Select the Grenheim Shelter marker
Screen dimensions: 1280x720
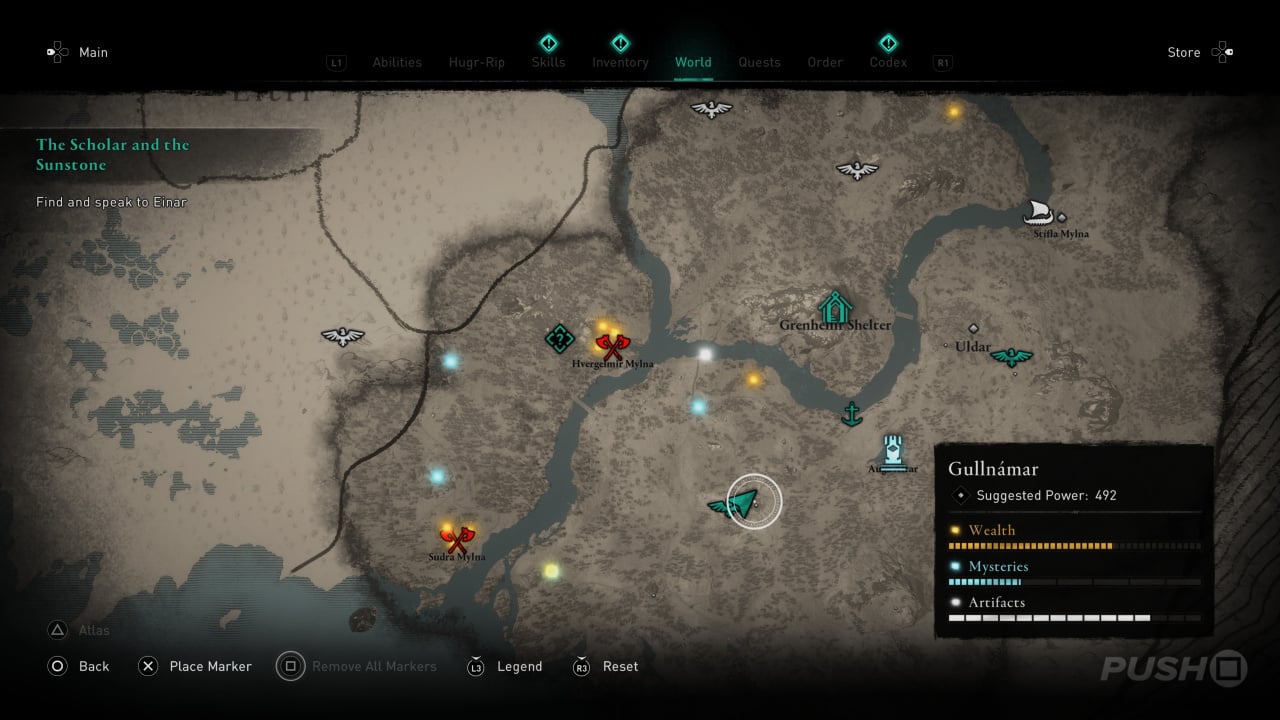click(834, 306)
